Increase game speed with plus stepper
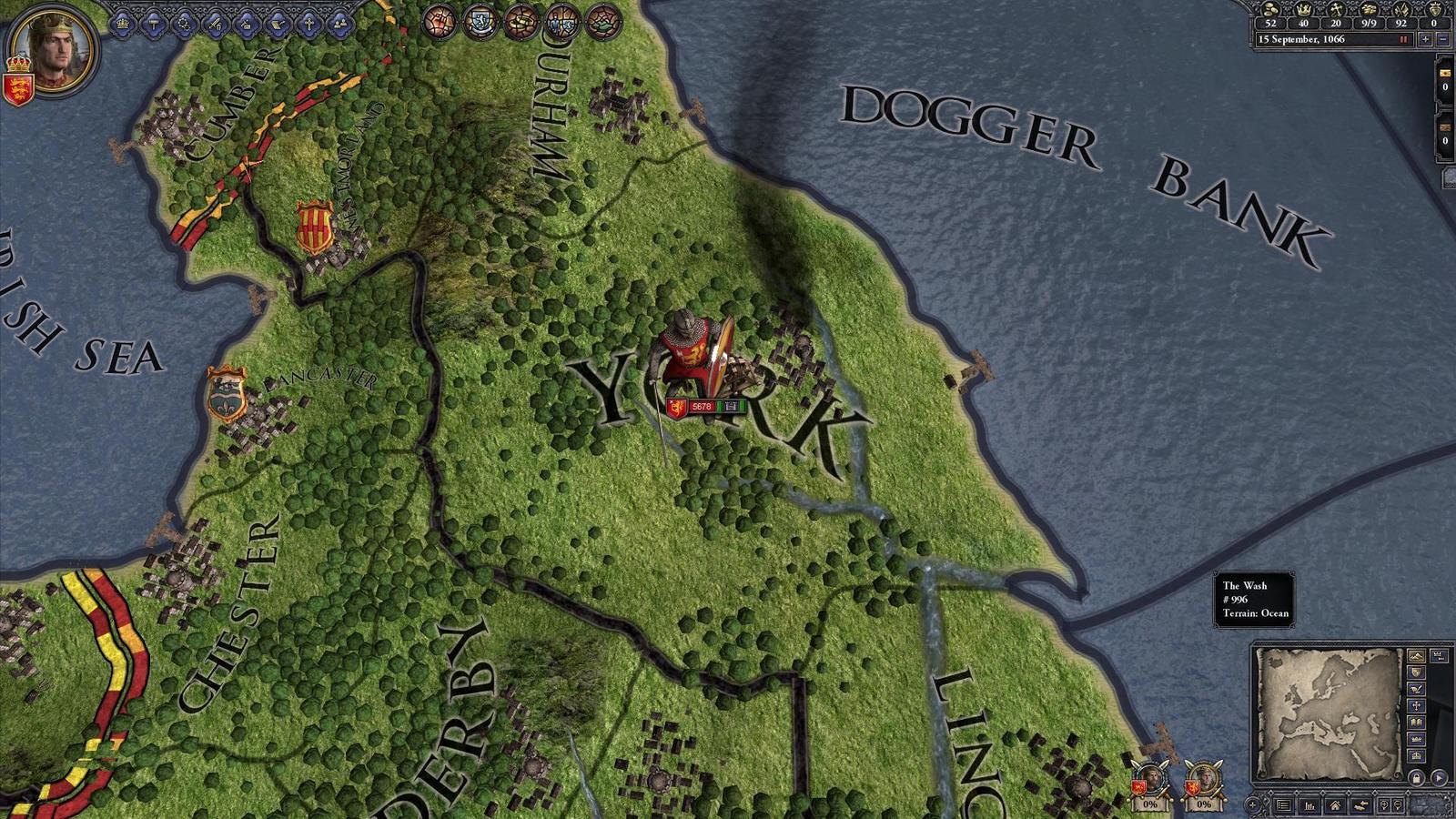The height and width of the screenshot is (819, 1456). point(1425,39)
